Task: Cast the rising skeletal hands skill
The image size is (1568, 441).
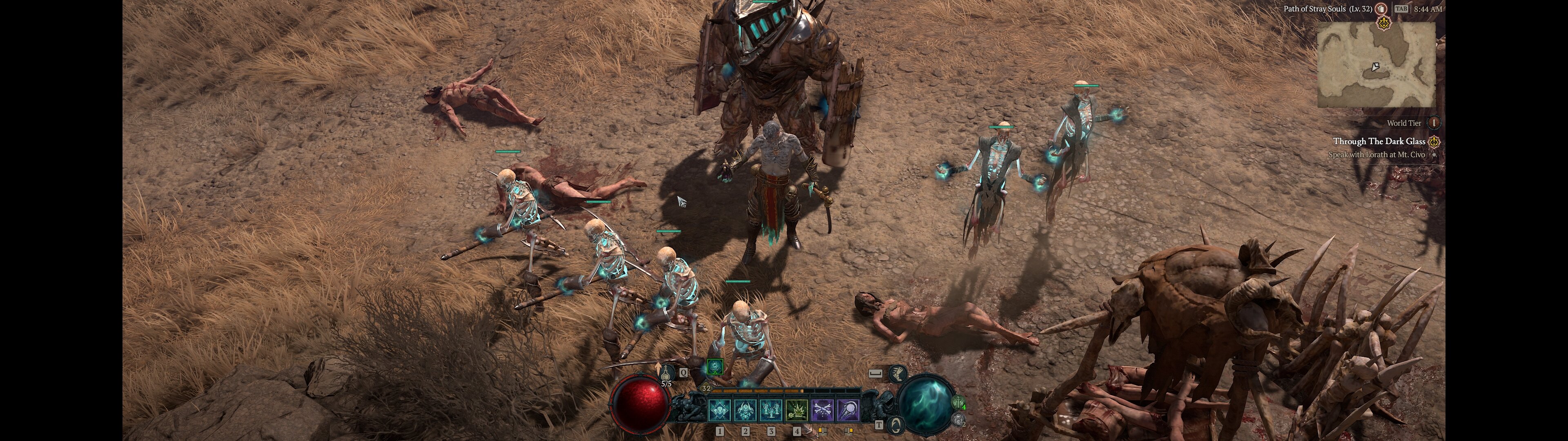Action: coord(771,410)
